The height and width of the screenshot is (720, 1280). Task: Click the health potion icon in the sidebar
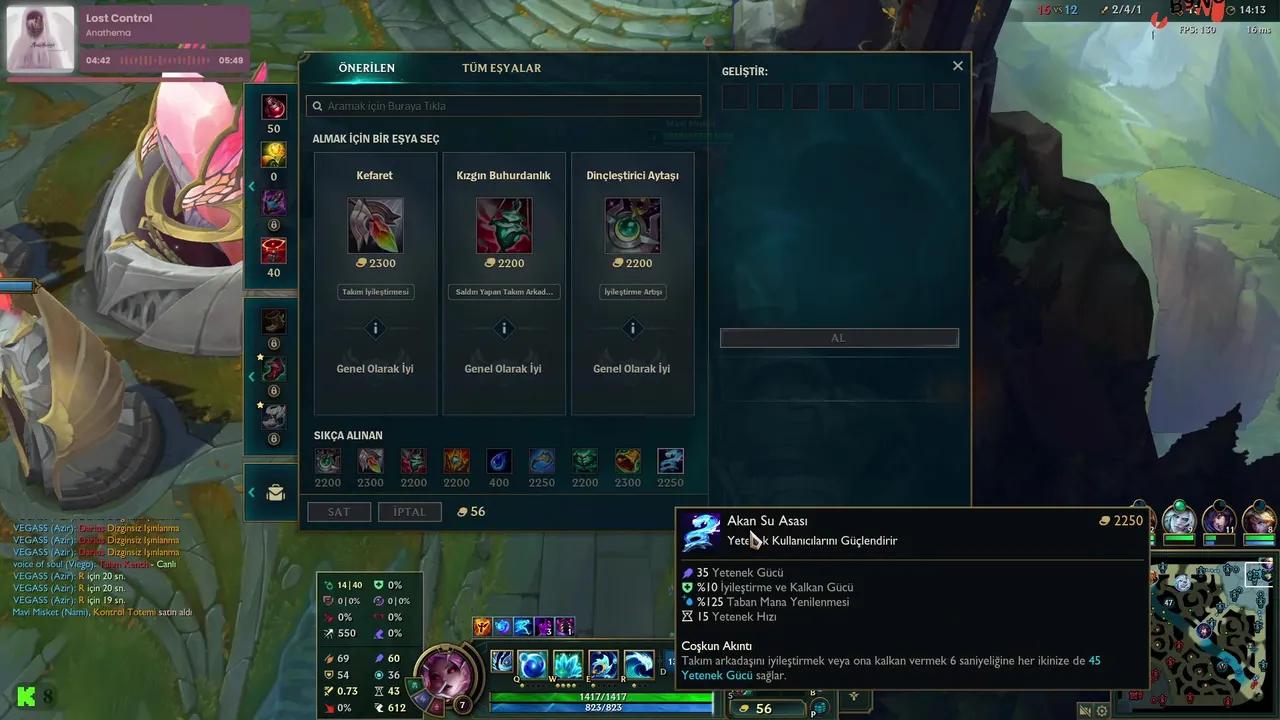click(x=273, y=107)
